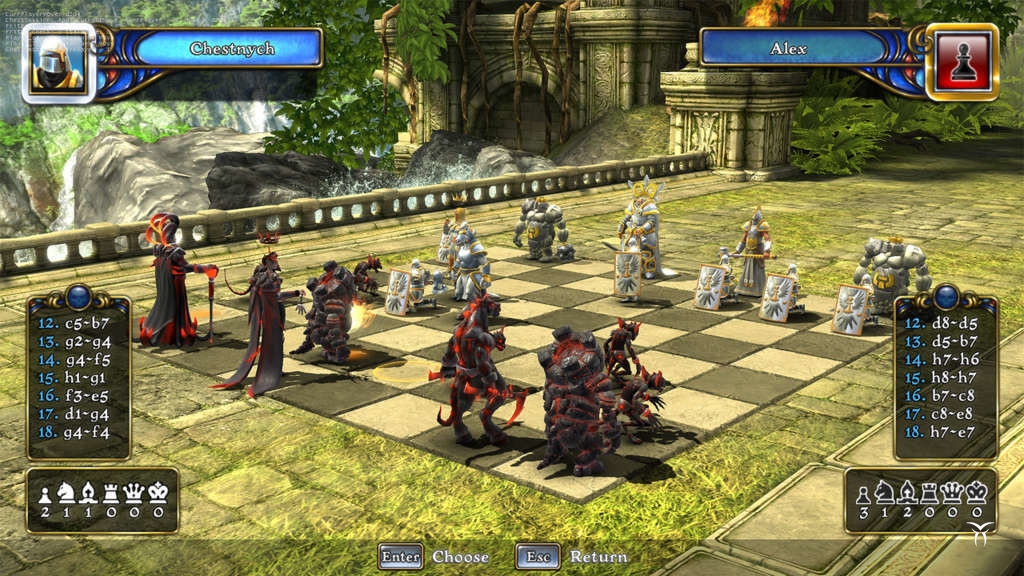Choose move 15 h1-g1 in the move history
1024x576 pixels.
[73, 378]
